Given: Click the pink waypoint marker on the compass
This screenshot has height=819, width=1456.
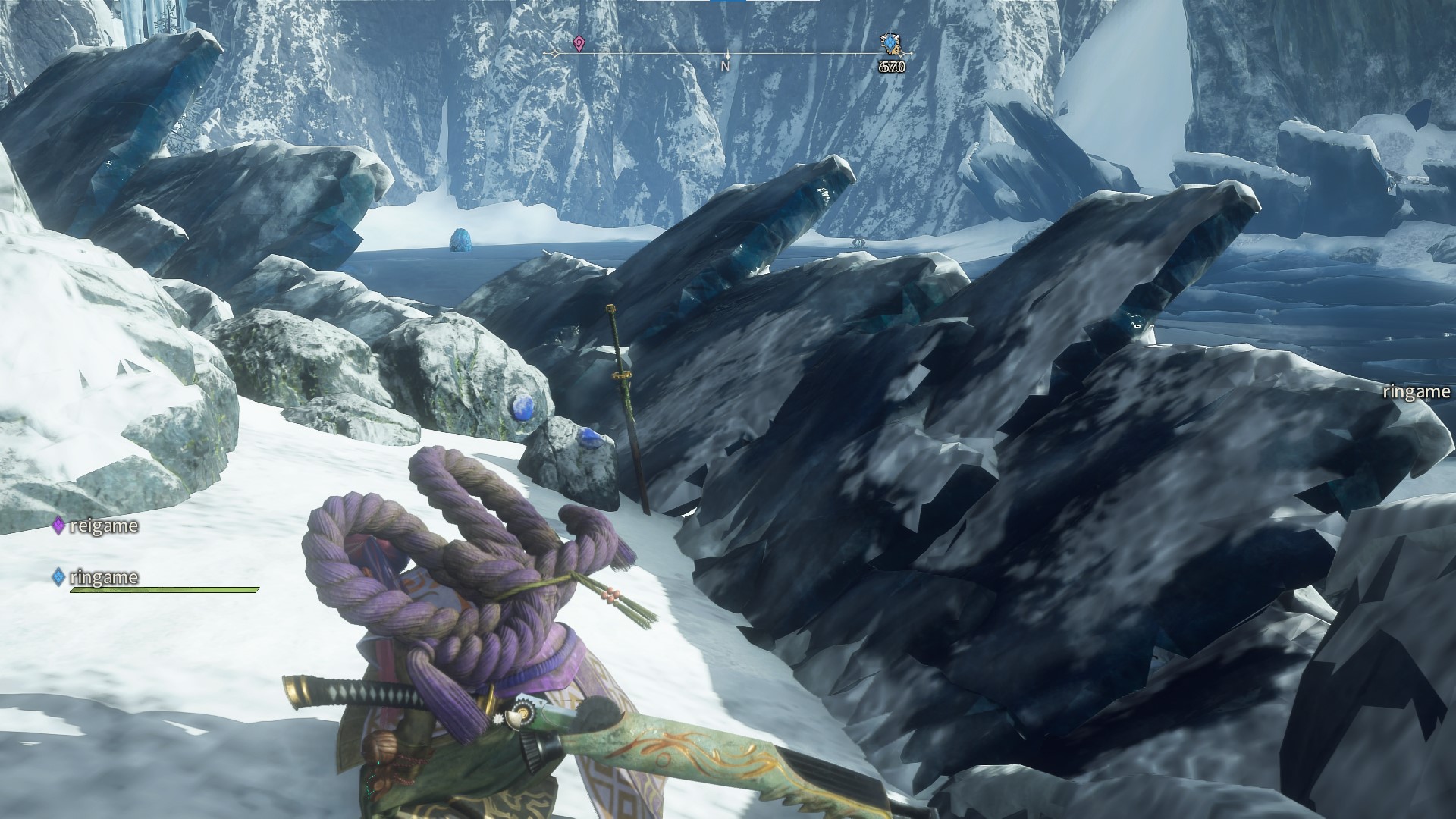Looking at the screenshot, I should point(579,43).
